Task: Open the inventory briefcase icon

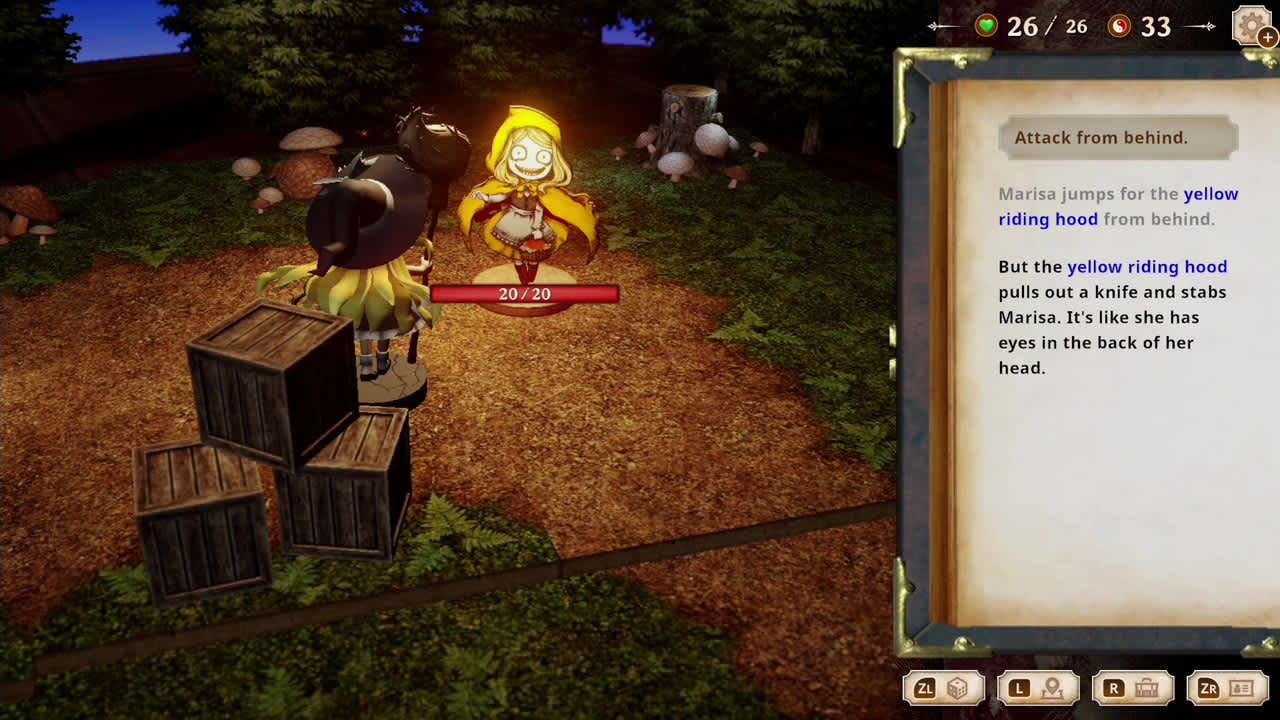Action: (1133, 688)
